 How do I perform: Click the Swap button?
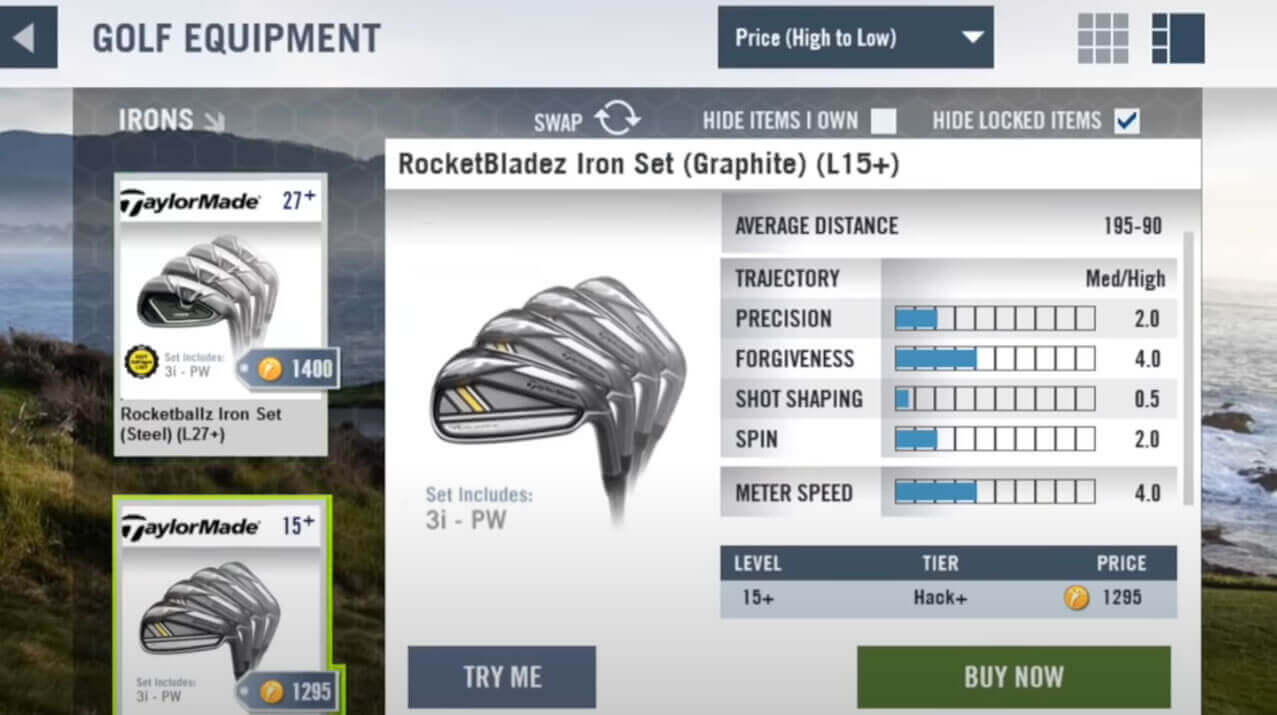click(588, 121)
